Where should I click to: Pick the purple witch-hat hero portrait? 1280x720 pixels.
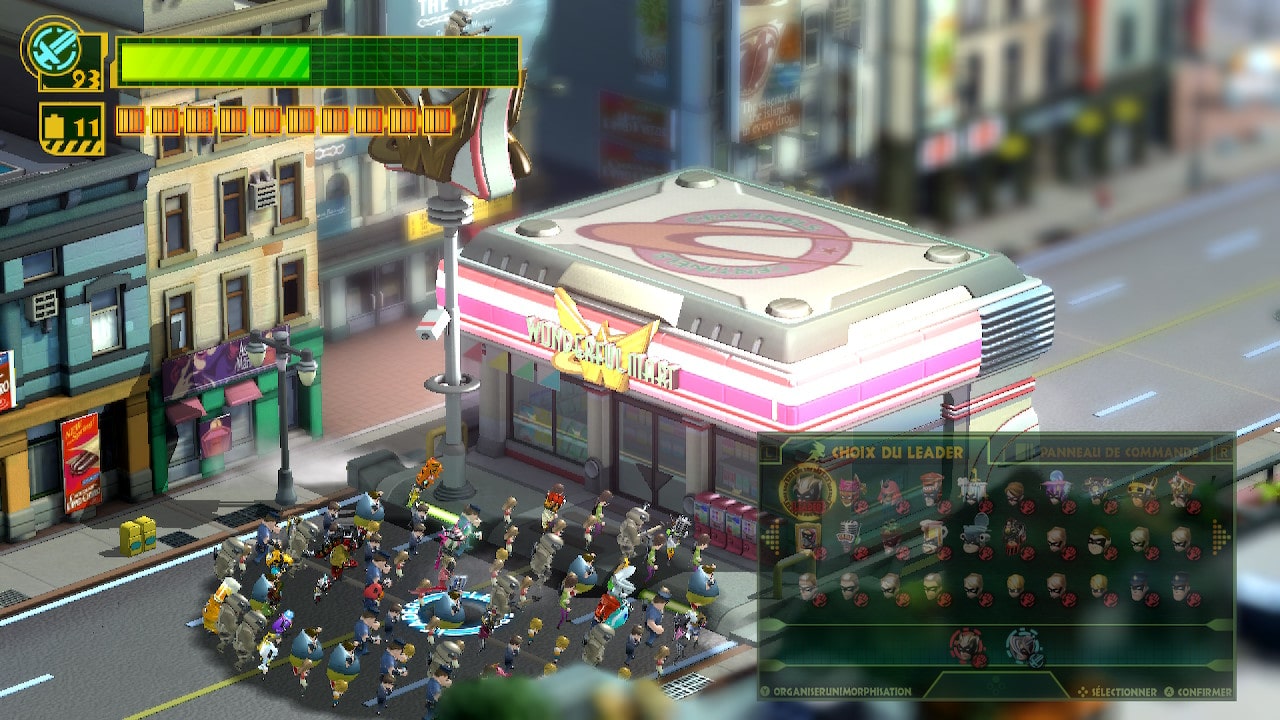pos(1056,488)
